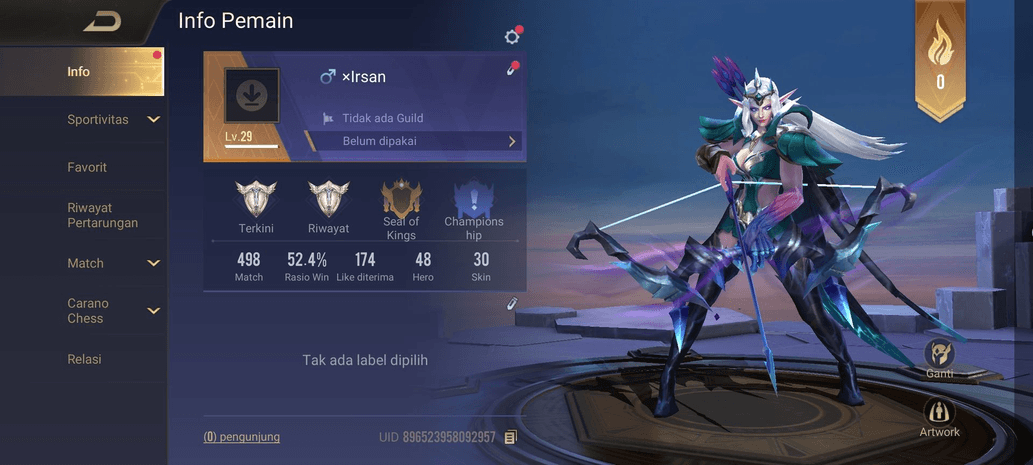1033x465 pixels.
Task: Switch to the Relasi tab
Action: pos(84,359)
